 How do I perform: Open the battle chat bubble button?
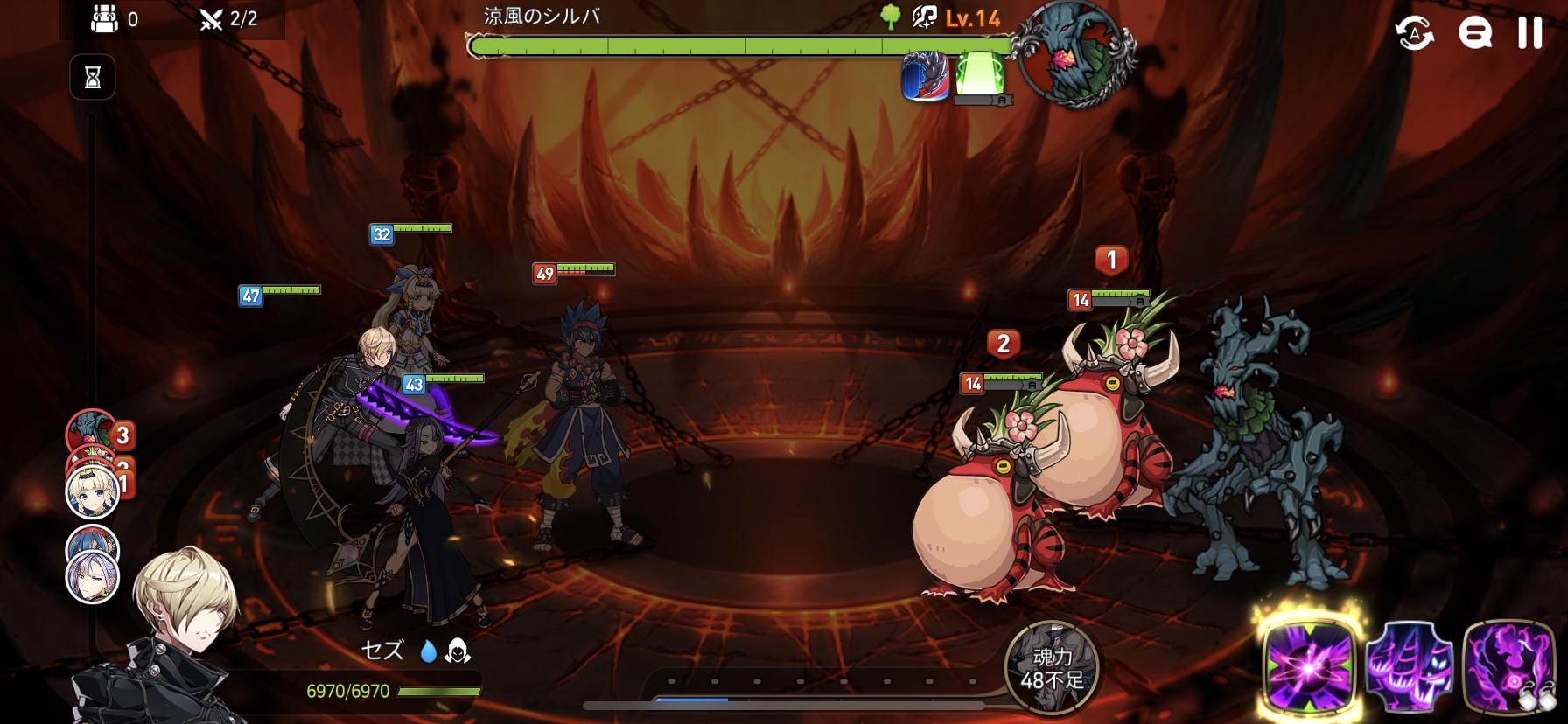click(x=1474, y=33)
